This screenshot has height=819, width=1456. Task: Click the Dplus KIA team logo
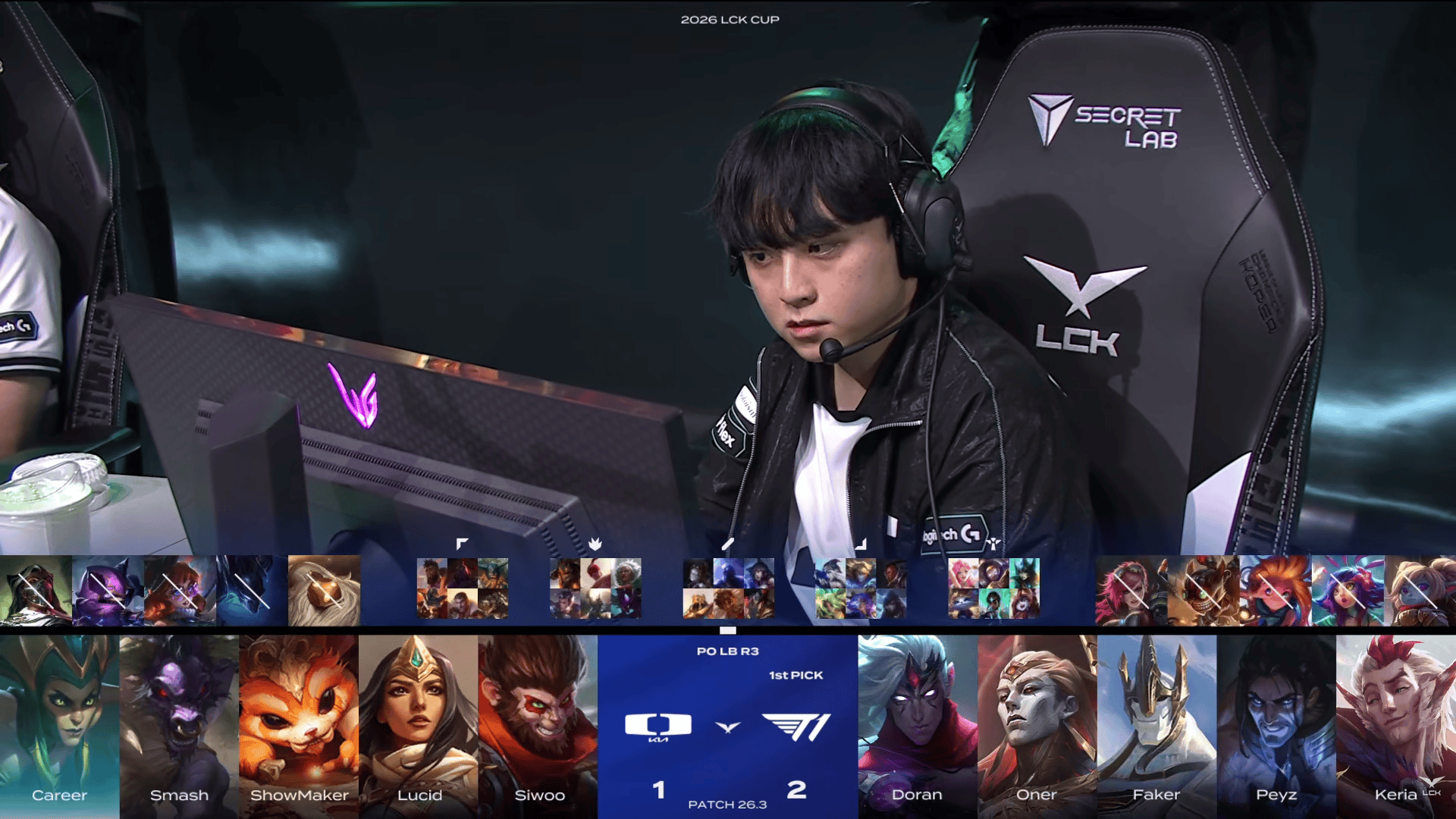coord(658,726)
